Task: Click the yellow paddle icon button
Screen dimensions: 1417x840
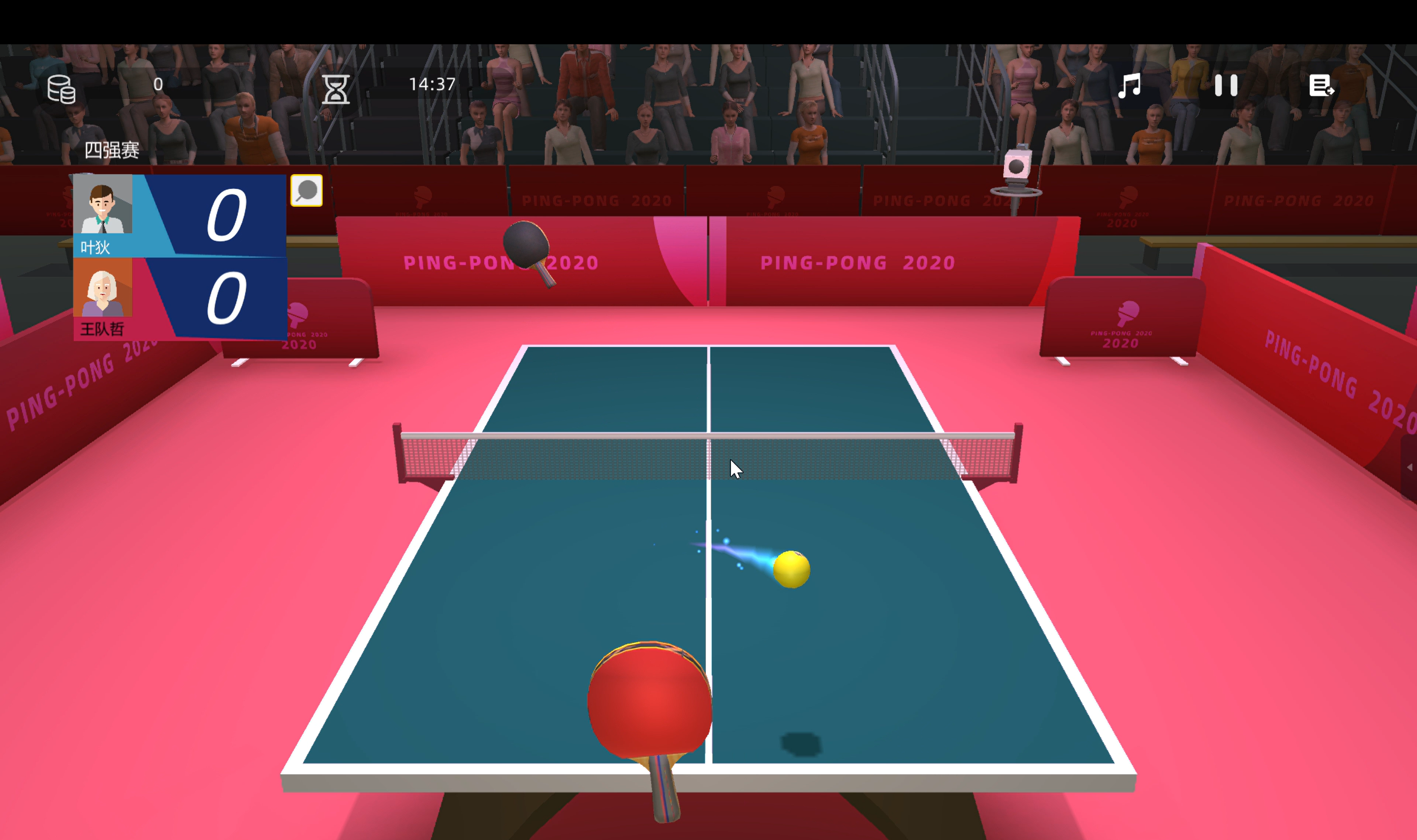Action: point(306,191)
